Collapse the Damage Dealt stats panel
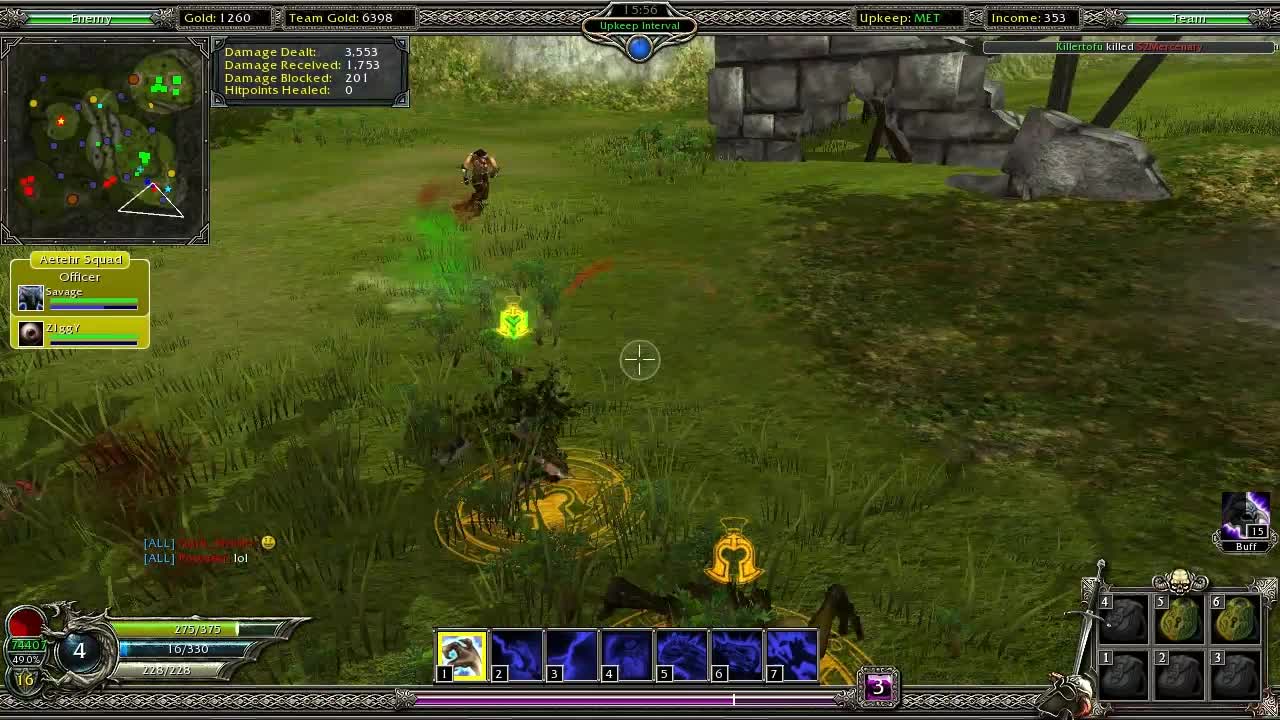The image size is (1280, 720). pyautogui.click(x=308, y=70)
